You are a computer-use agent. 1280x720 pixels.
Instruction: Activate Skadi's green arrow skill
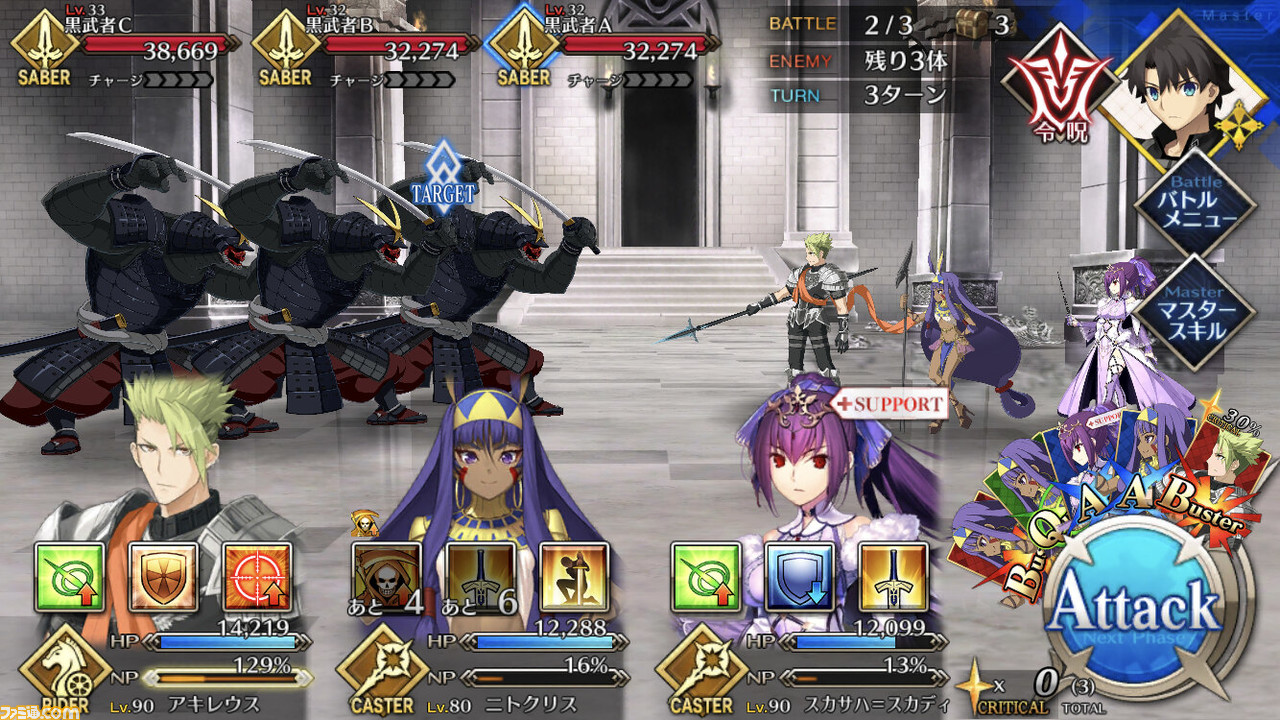pyautogui.click(x=706, y=577)
